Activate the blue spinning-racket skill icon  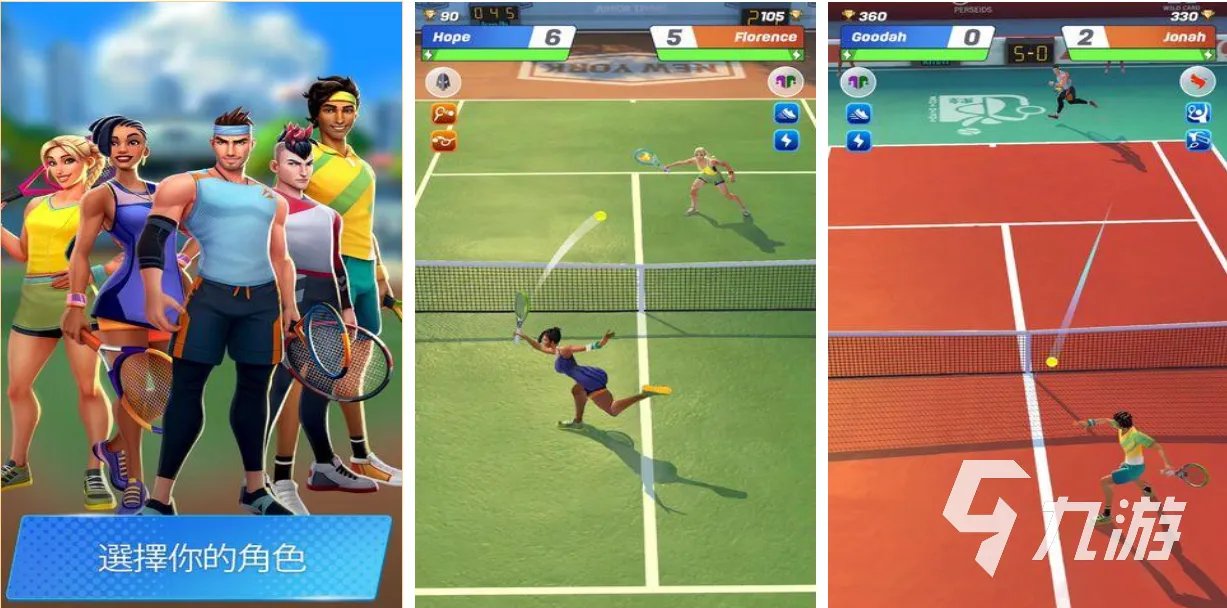[x=1198, y=141]
